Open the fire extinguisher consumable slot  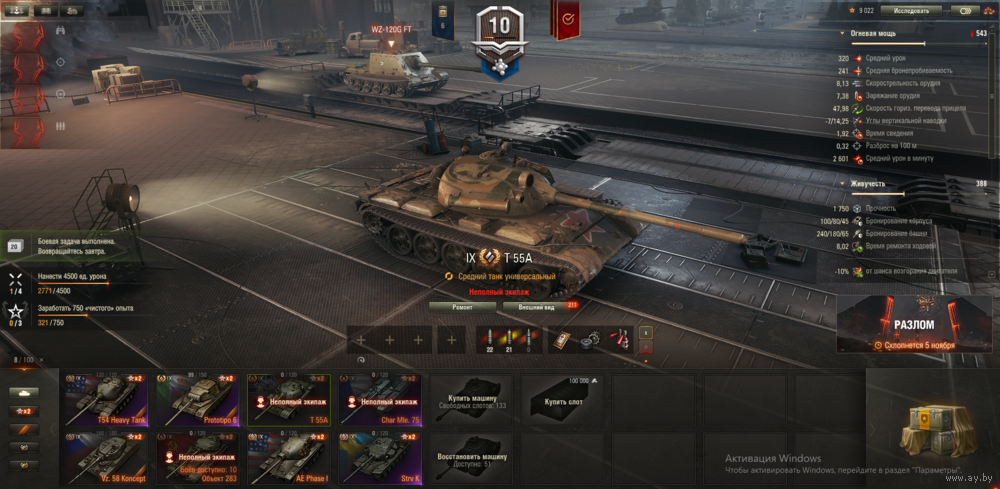pos(620,339)
